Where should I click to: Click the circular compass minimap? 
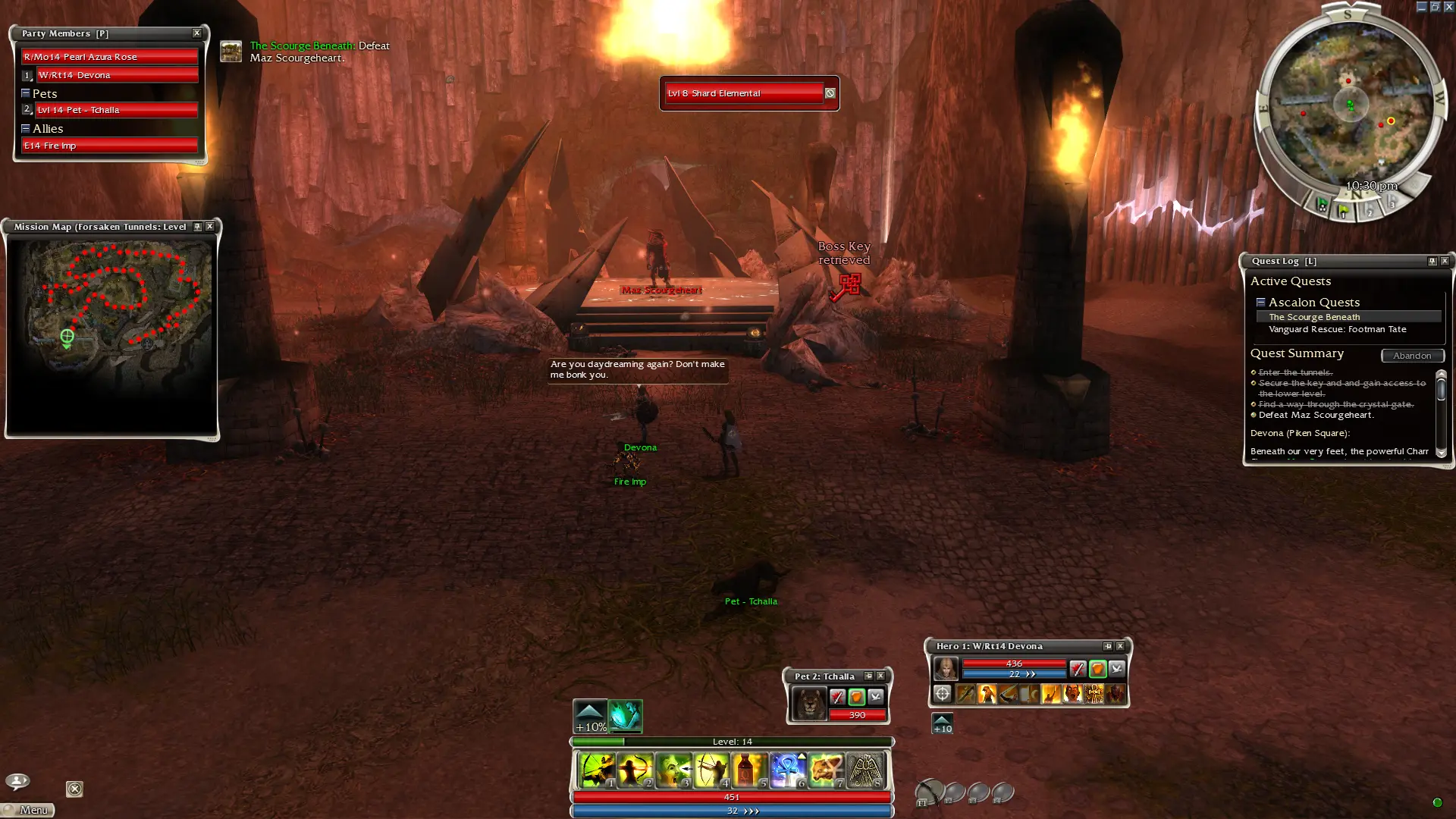point(1351,106)
